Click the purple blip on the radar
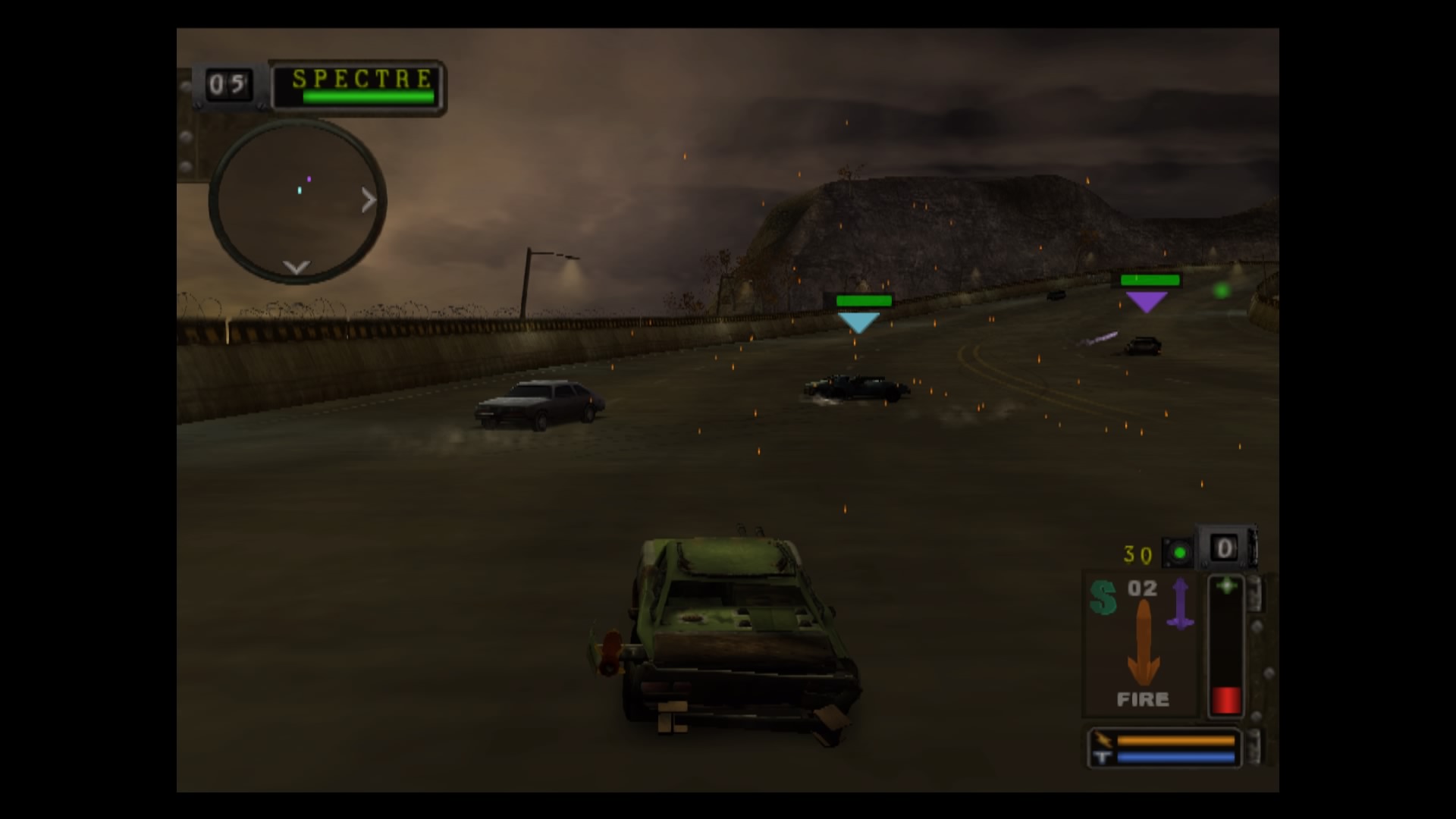Viewport: 1456px width, 819px height. tap(309, 179)
